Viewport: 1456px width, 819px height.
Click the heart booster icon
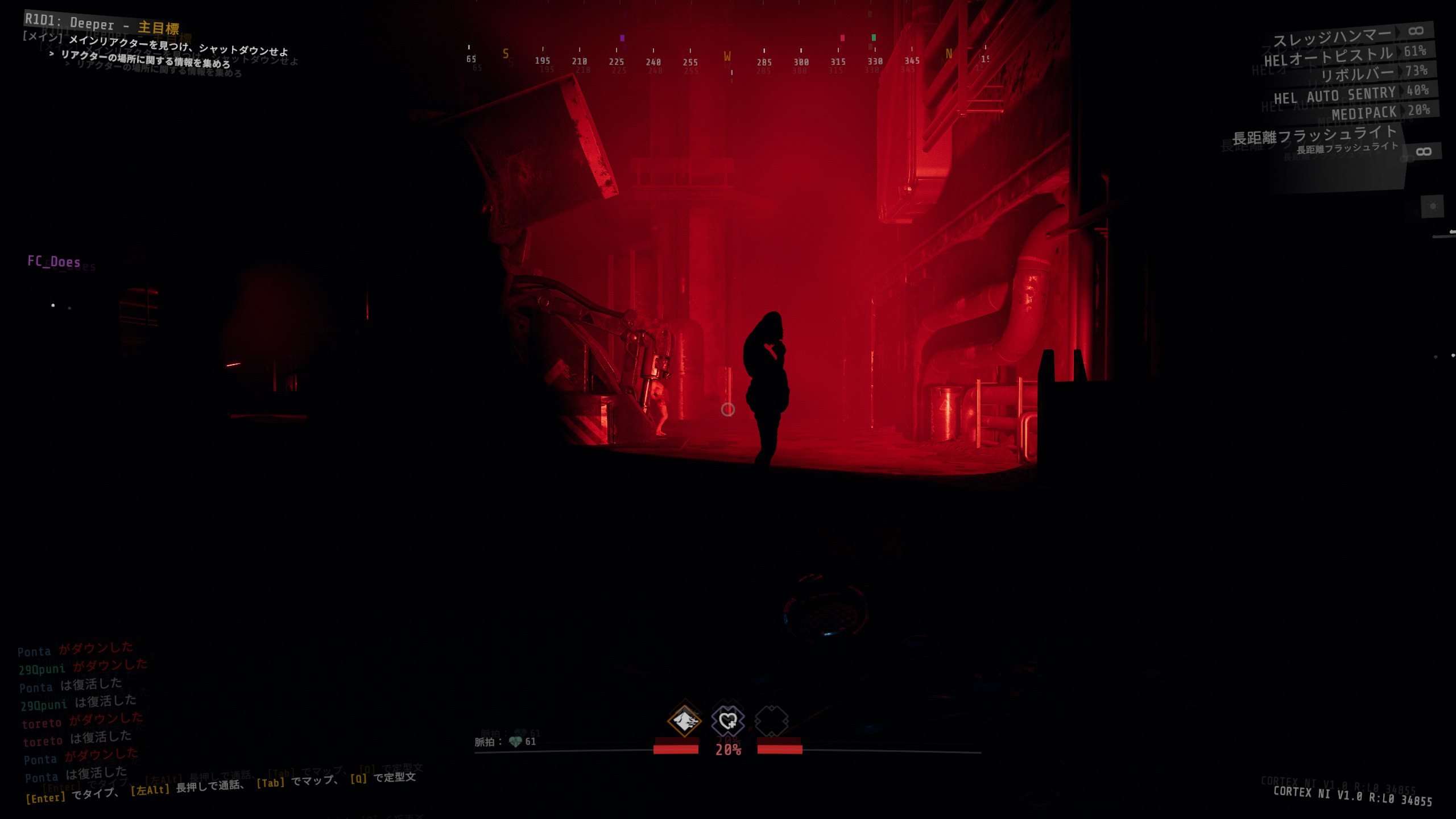[728, 721]
